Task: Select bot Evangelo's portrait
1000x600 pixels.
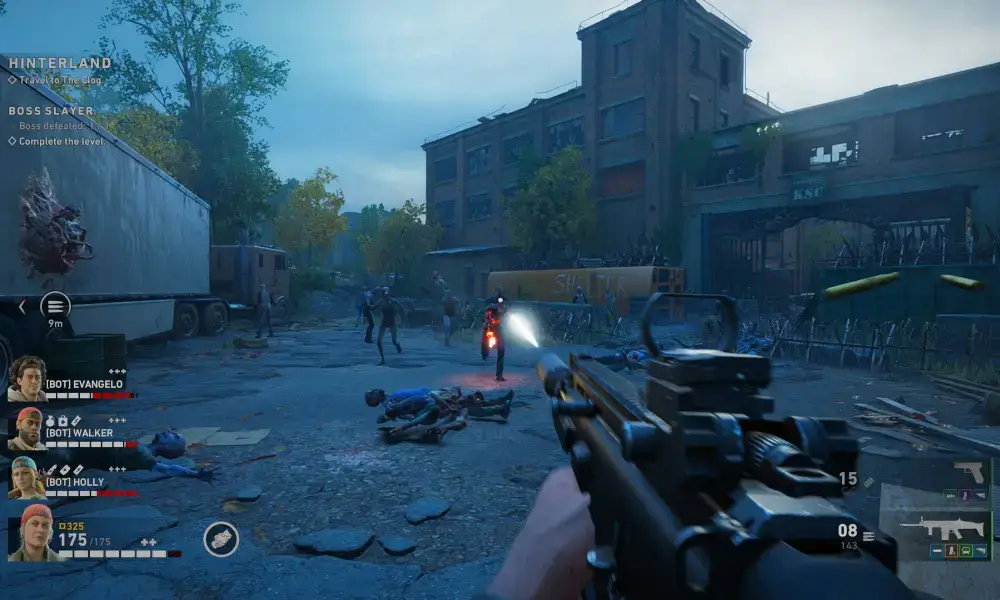Action: 27,379
